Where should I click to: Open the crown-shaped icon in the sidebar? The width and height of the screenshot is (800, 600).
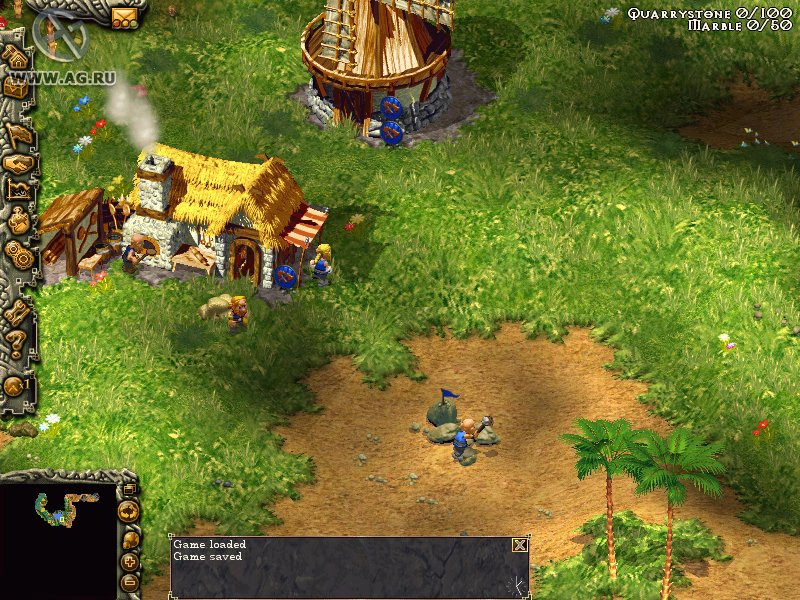tap(19, 190)
